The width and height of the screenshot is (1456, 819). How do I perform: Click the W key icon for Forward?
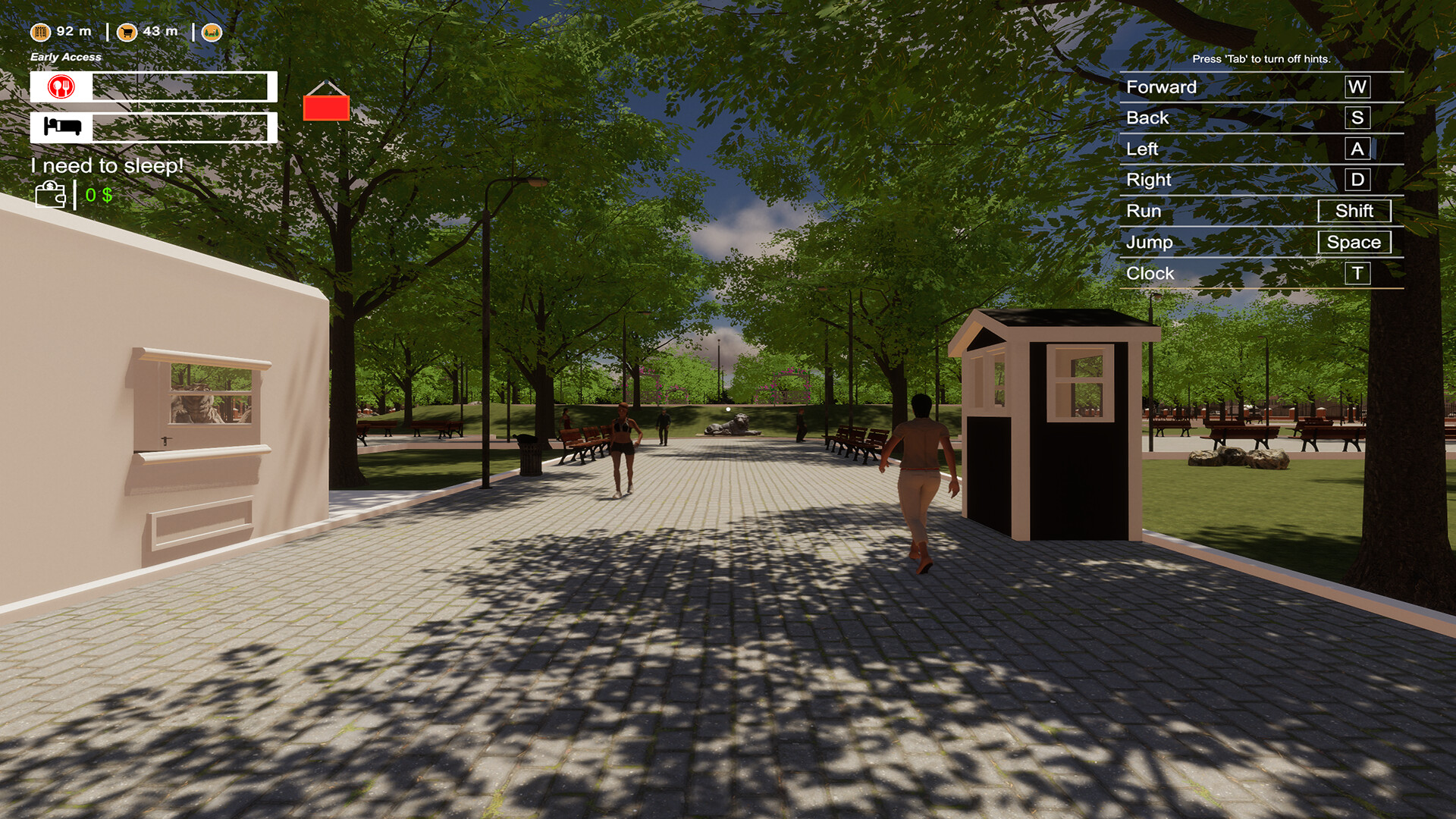[x=1357, y=87]
